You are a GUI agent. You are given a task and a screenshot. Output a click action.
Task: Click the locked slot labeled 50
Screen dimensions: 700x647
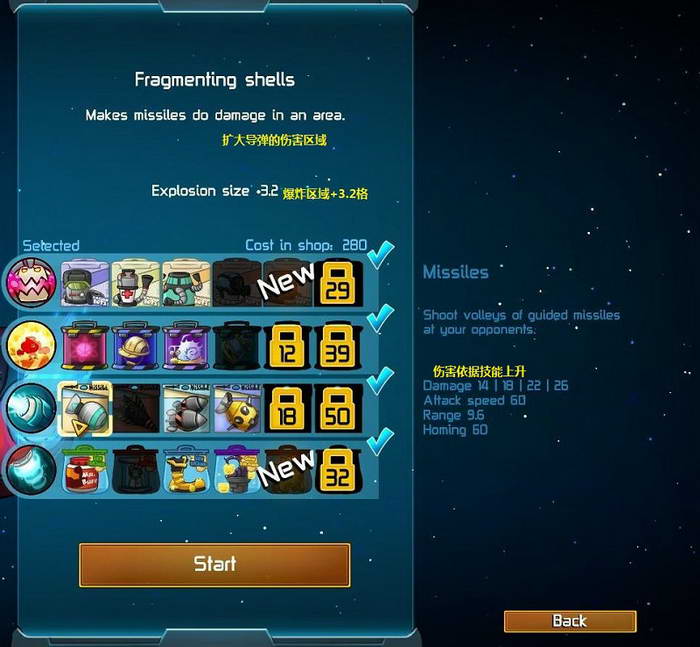coord(338,408)
